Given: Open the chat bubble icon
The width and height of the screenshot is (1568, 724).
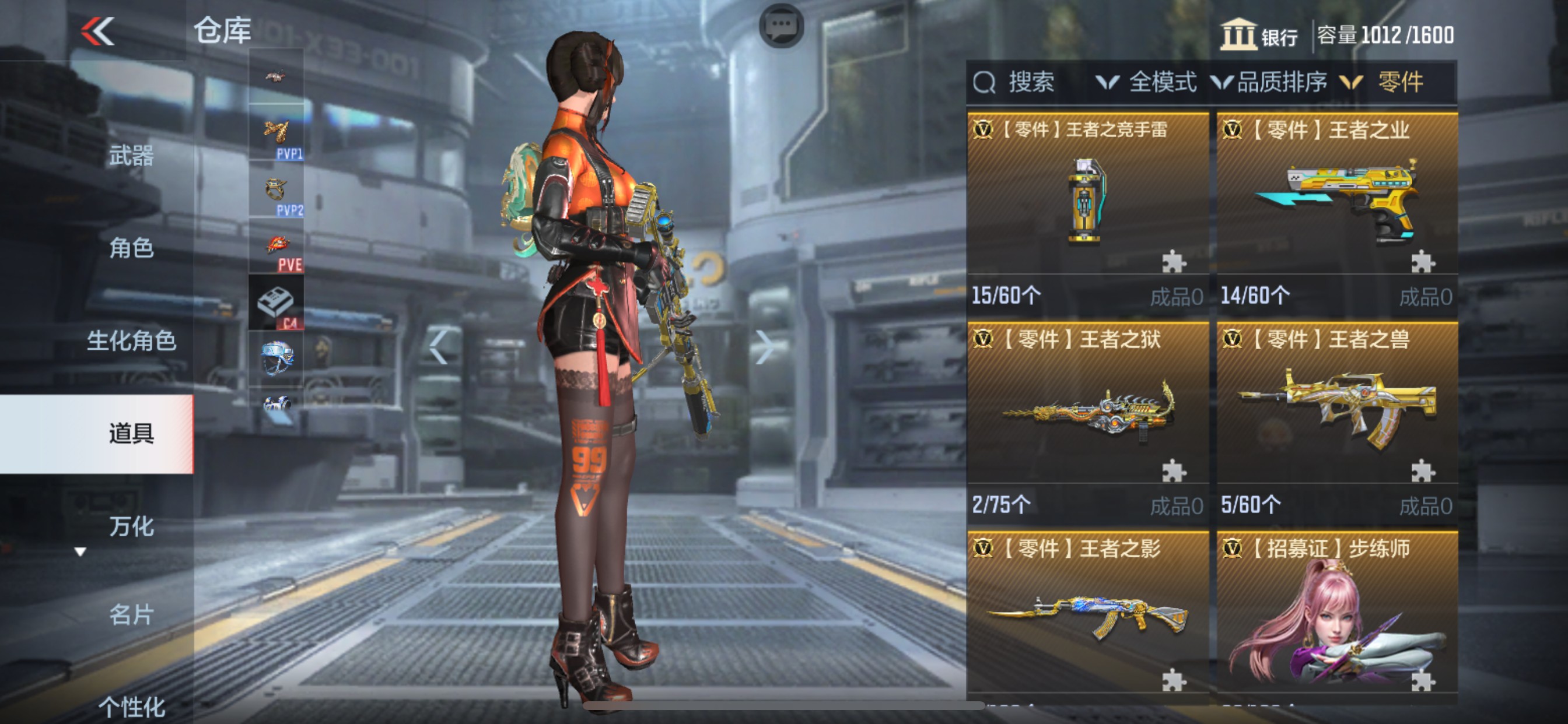Looking at the screenshot, I should click(782, 26).
